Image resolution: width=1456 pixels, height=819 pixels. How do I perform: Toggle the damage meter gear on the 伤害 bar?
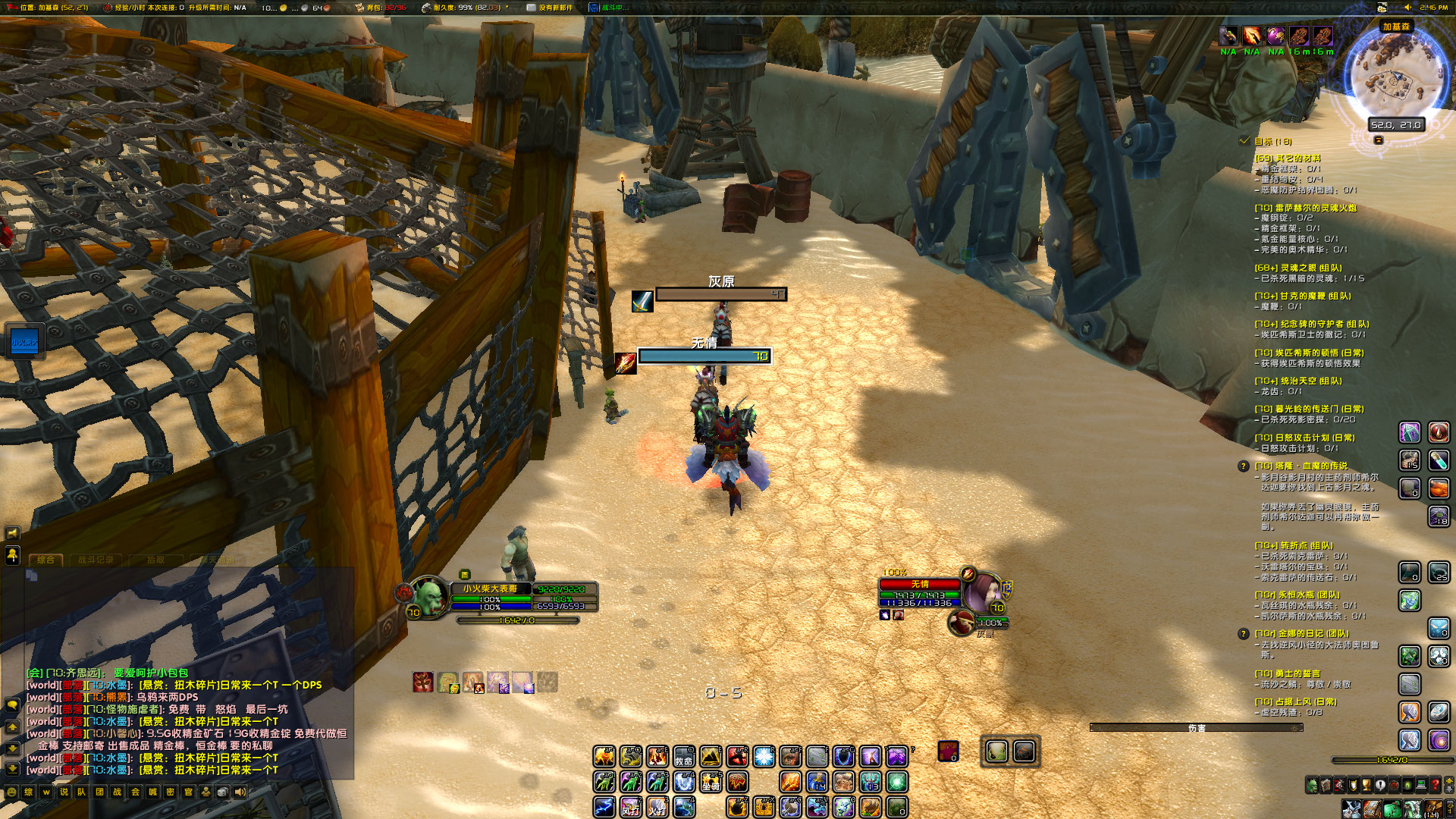(x=1295, y=728)
